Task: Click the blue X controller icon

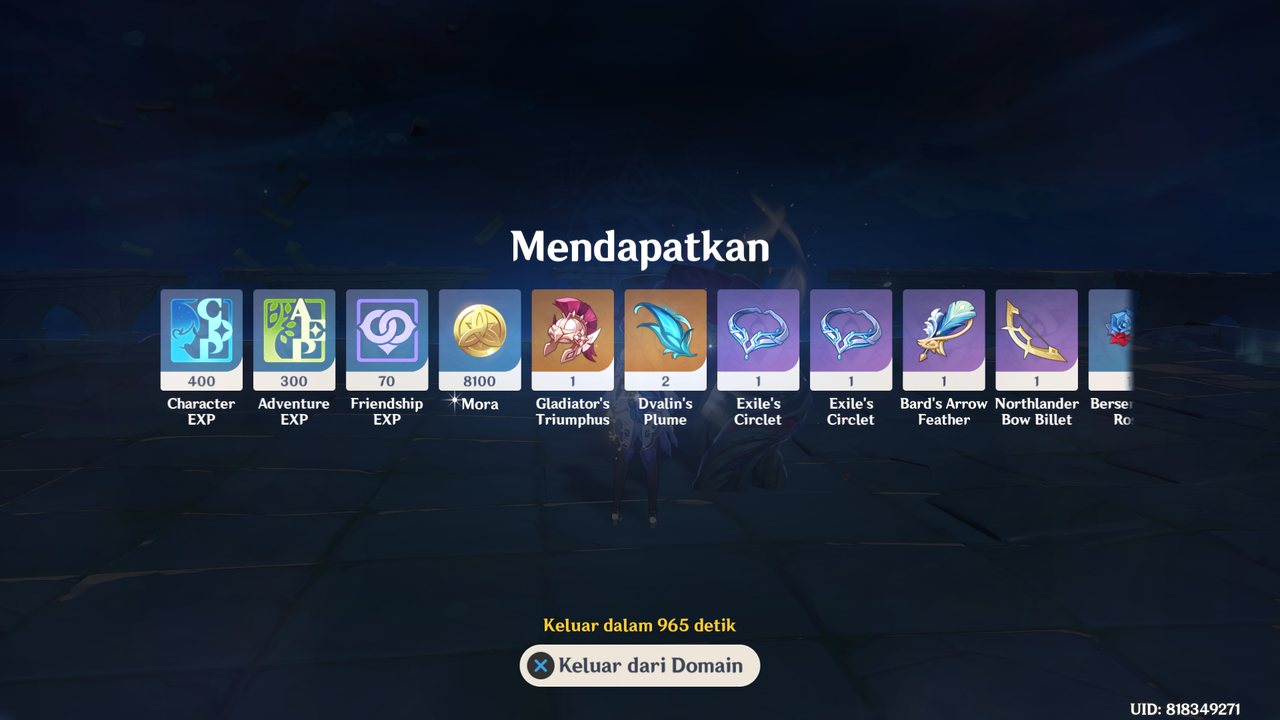Action: [x=540, y=666]
